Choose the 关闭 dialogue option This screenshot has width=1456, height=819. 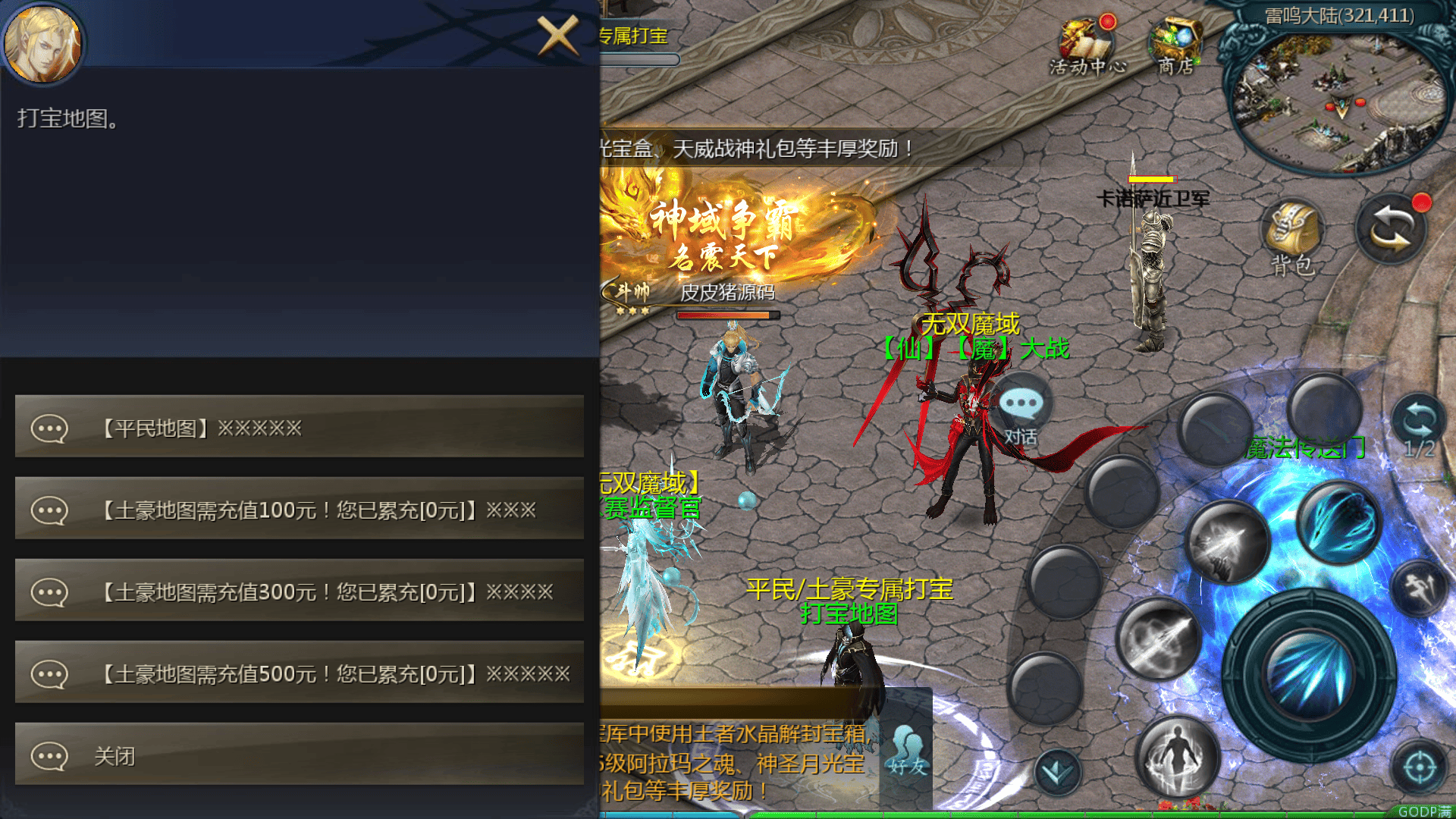pyautogui.click(x=300, y=755)
